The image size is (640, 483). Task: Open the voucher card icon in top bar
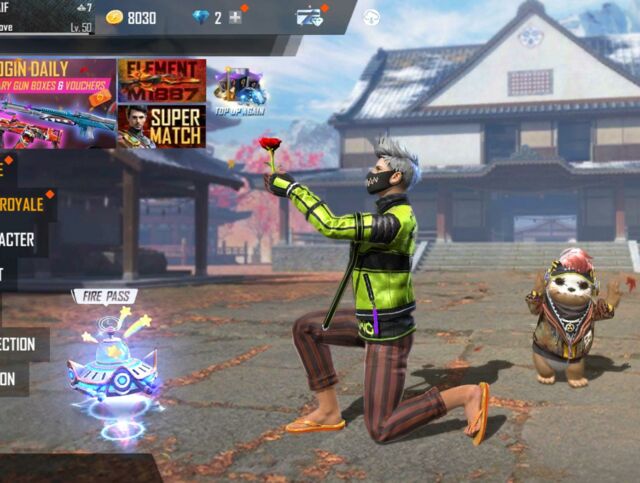pyautogui.click(x=309, y=17)
